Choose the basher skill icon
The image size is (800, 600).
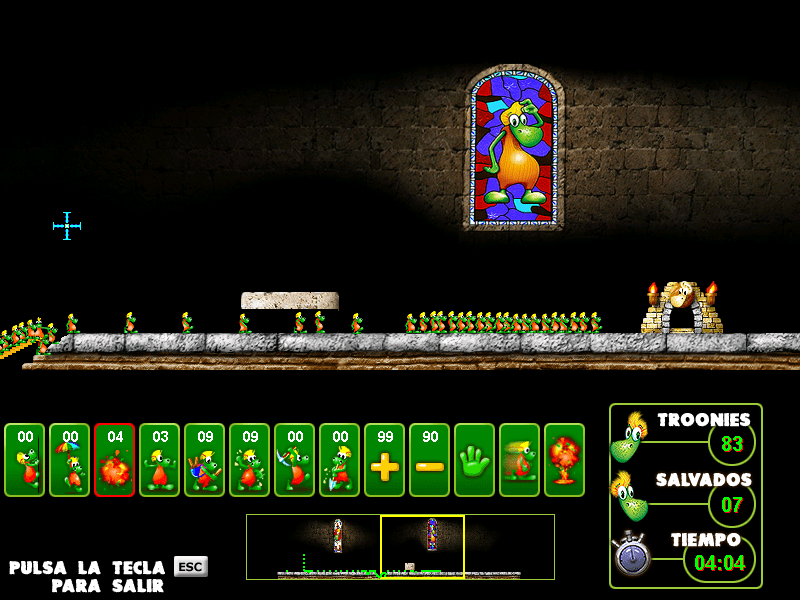249,460
